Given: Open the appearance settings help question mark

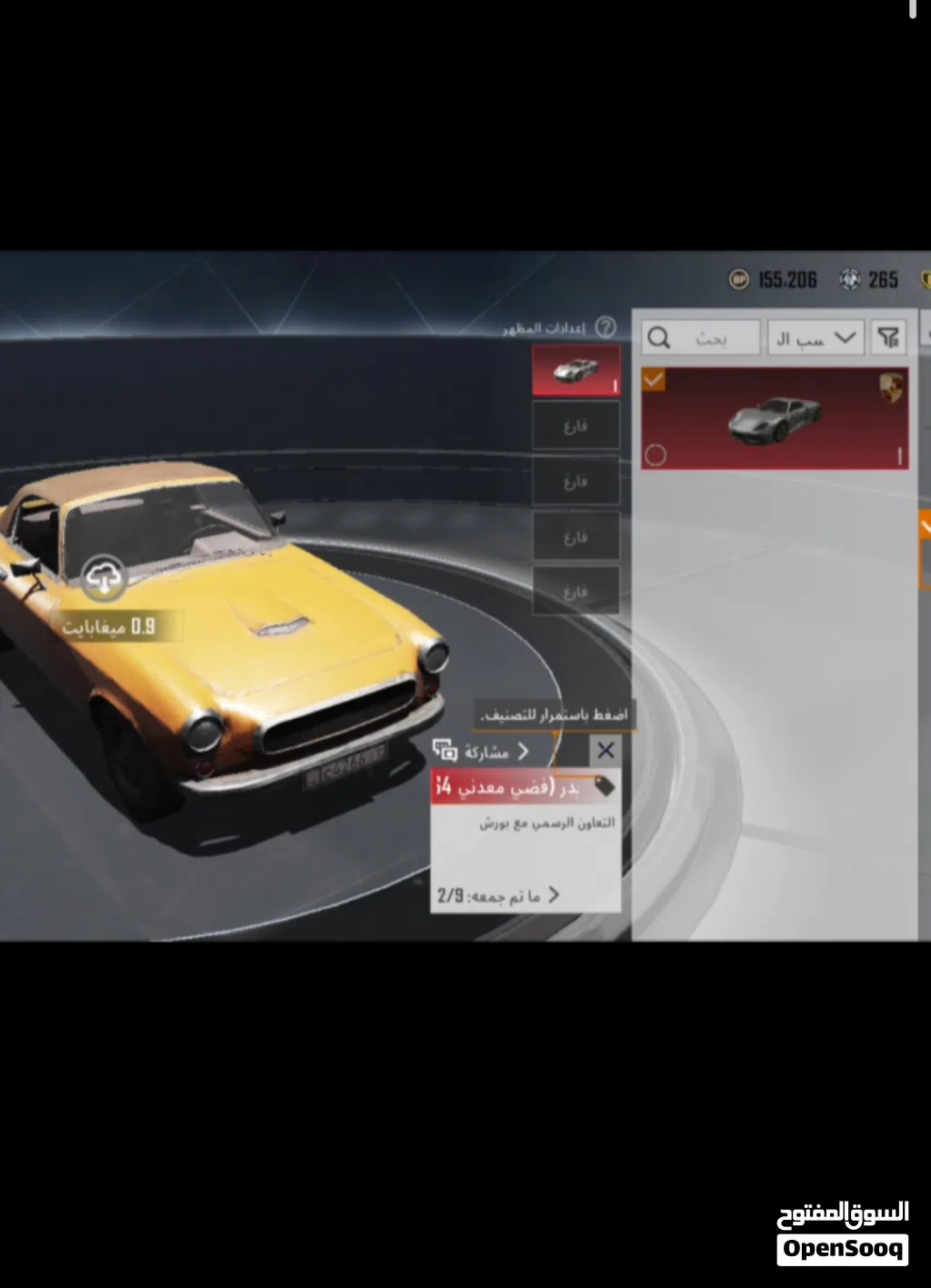Looking at the screenshot, I should (606, 327).
